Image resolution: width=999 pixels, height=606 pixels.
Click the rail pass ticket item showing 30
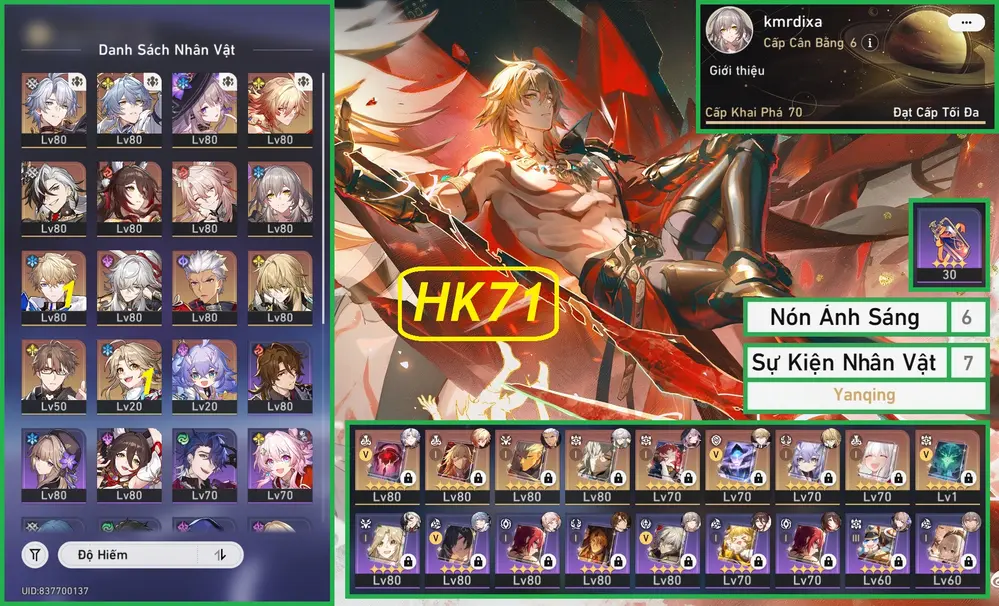(x=949, y=242)
